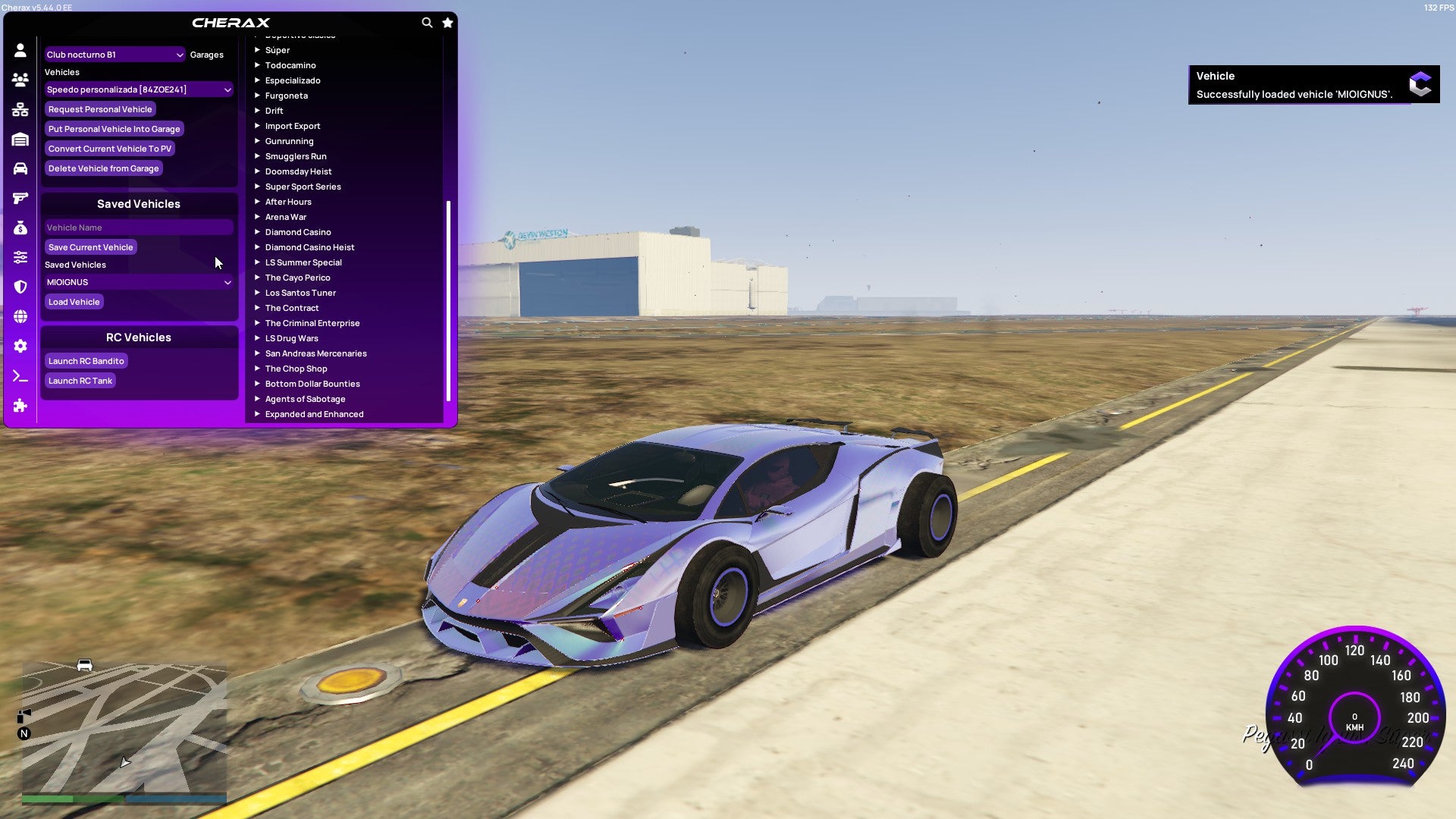Open the globe web icon
This screenshot has width=1456, height=819.
(x=20, y=317)
